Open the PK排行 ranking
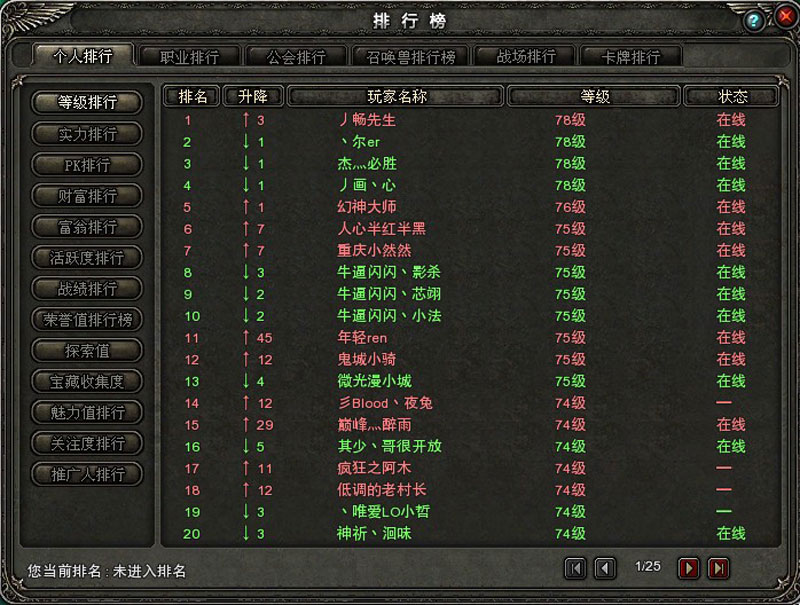This screenshot has height=605, width=800. tap(87, 165)
